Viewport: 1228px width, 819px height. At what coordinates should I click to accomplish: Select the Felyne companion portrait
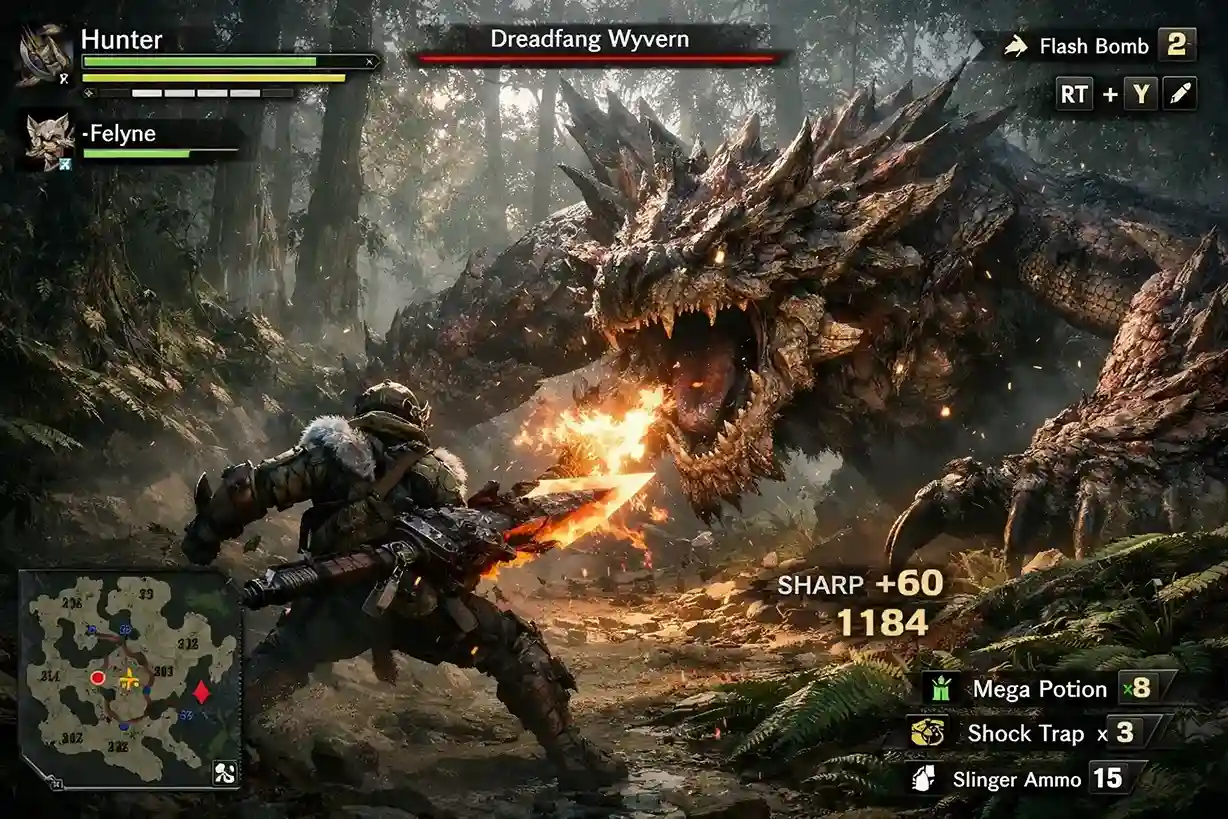[x=48, y=141]
